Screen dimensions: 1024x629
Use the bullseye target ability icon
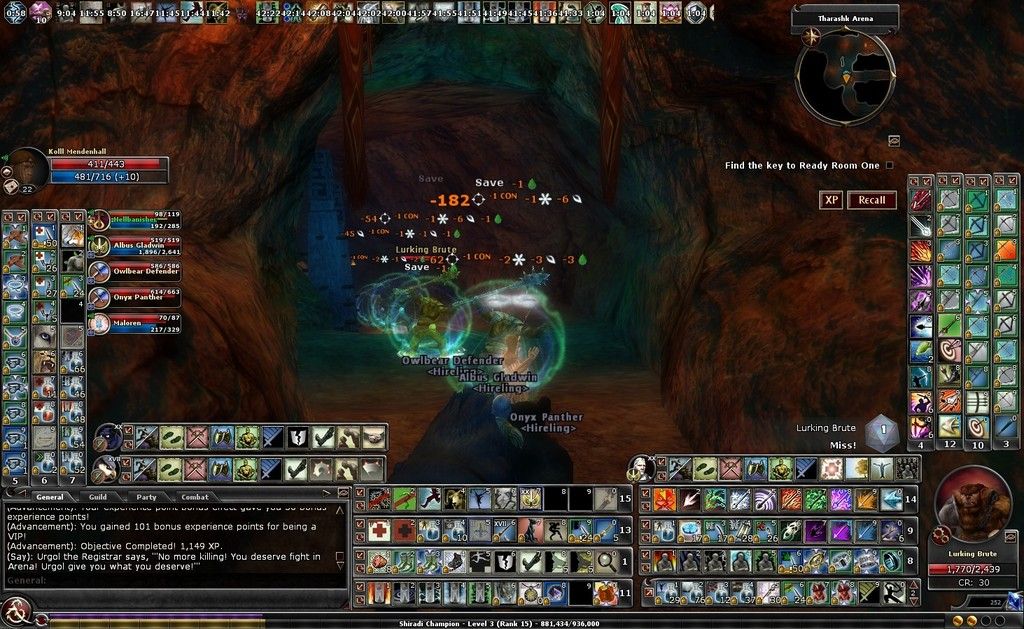[949, 351]
